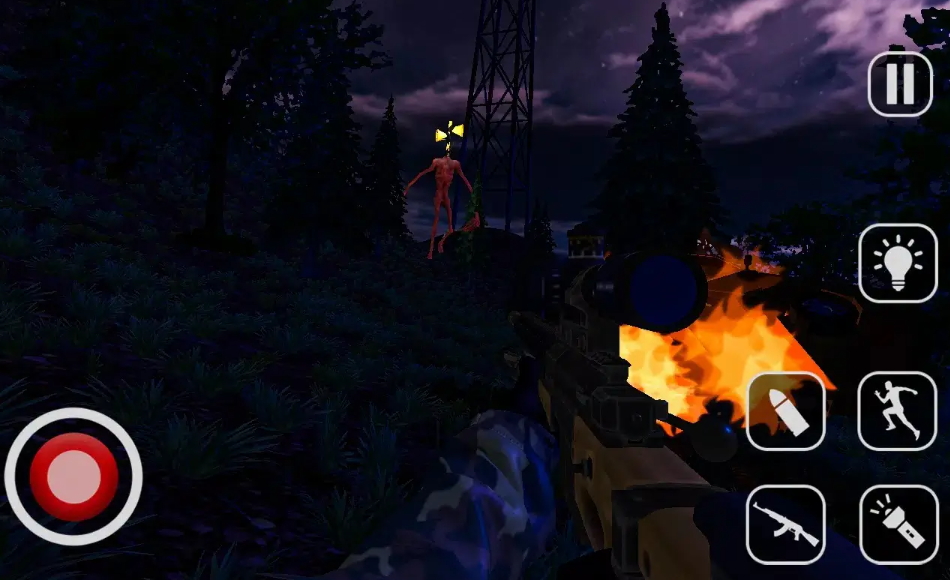Tap the bullet reload button
Screen dimensions: 950x580
(786, 411)
